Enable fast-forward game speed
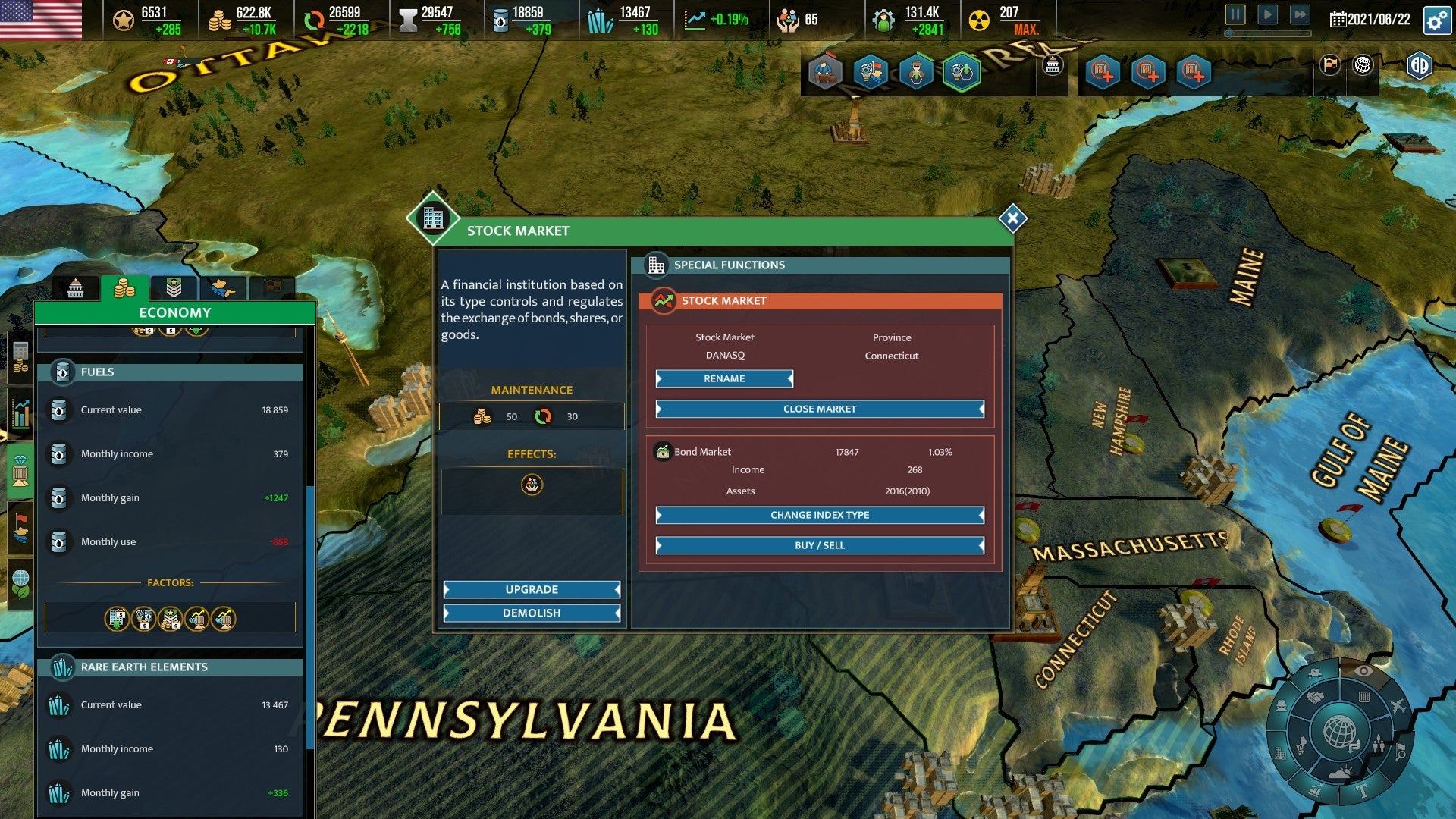The width and height of the screenshot is (1456, 819). [x=1301, y=14]
